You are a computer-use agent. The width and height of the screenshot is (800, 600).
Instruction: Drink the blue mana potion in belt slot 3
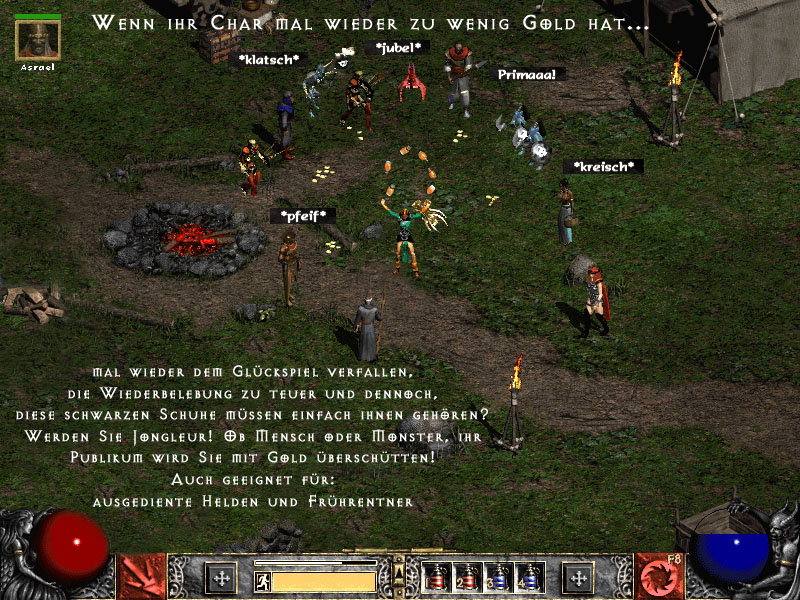[x=498, y=577]
